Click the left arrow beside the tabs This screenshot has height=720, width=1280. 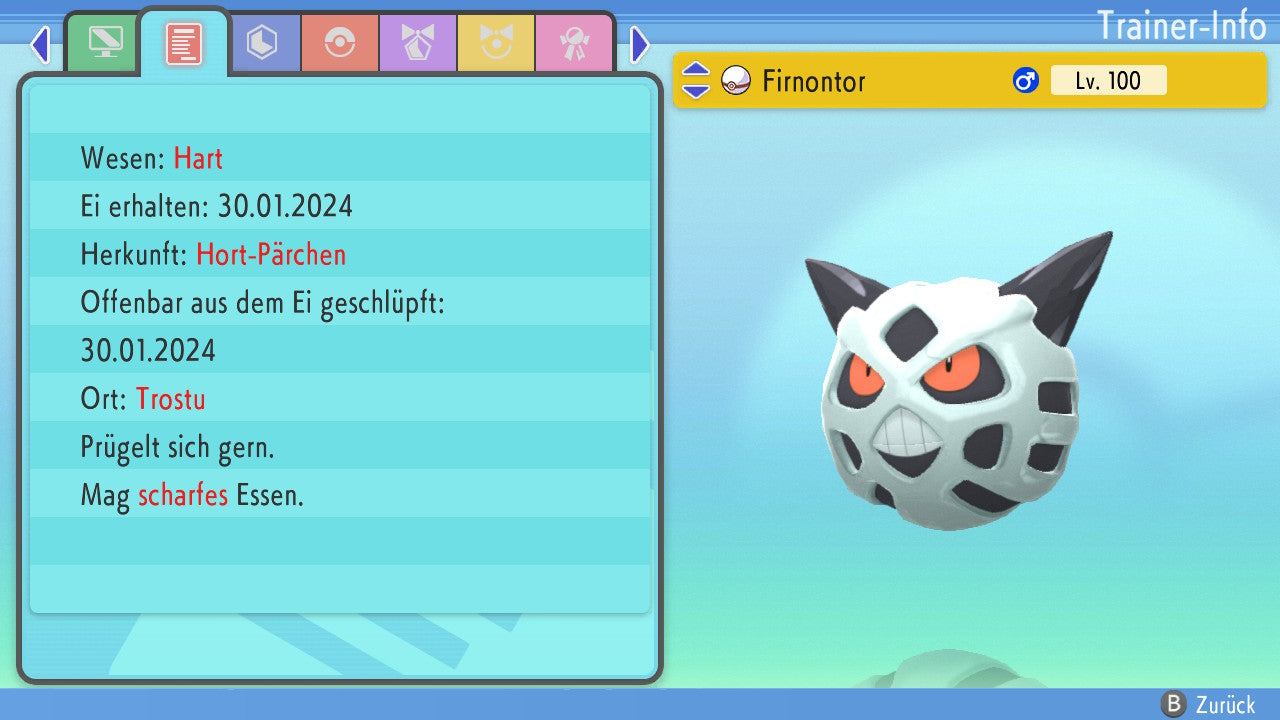click(x=40, y=44)
